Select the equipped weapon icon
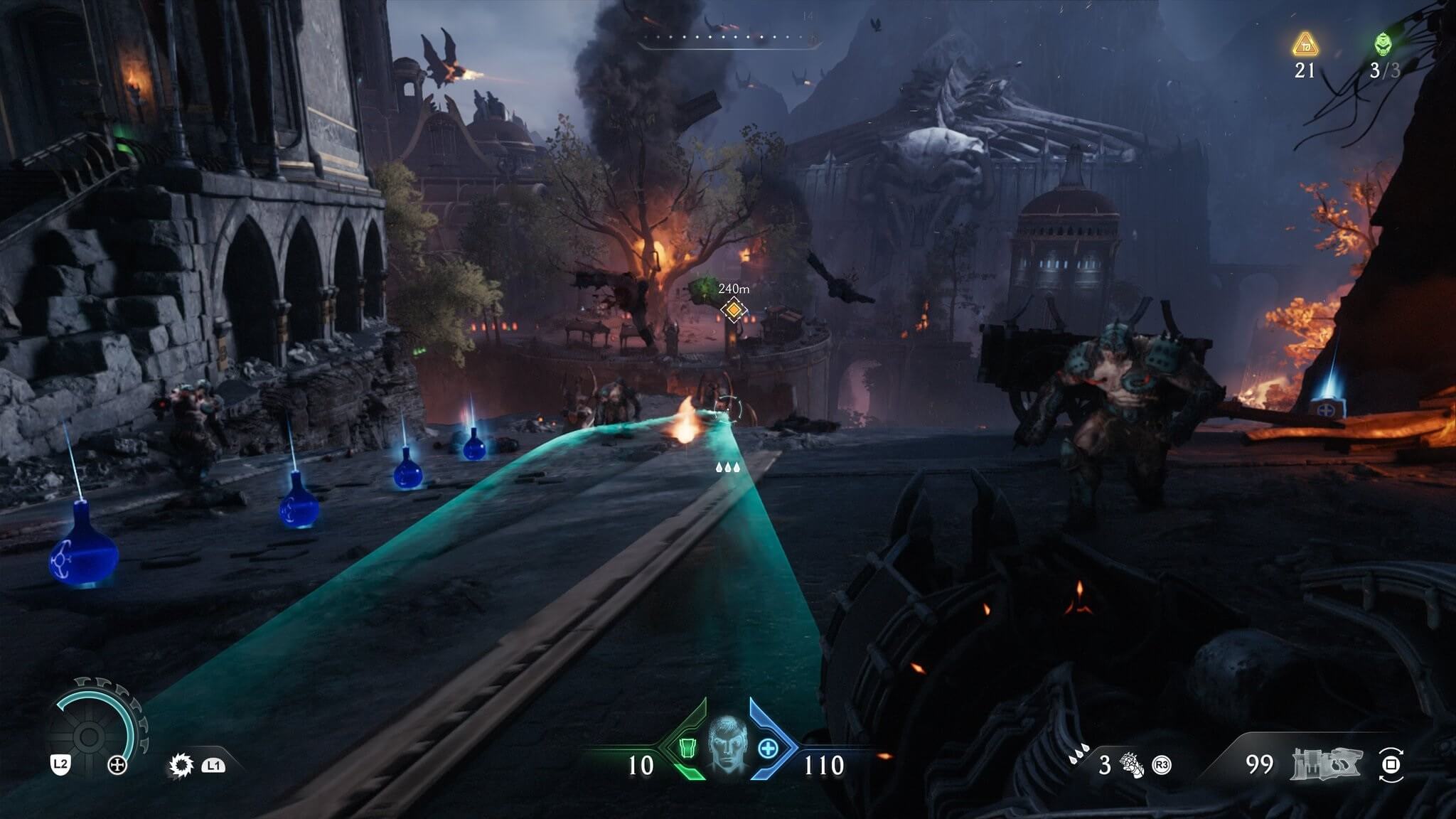The height and width of the screenshot is (819, 1456). pos(1327,763)
